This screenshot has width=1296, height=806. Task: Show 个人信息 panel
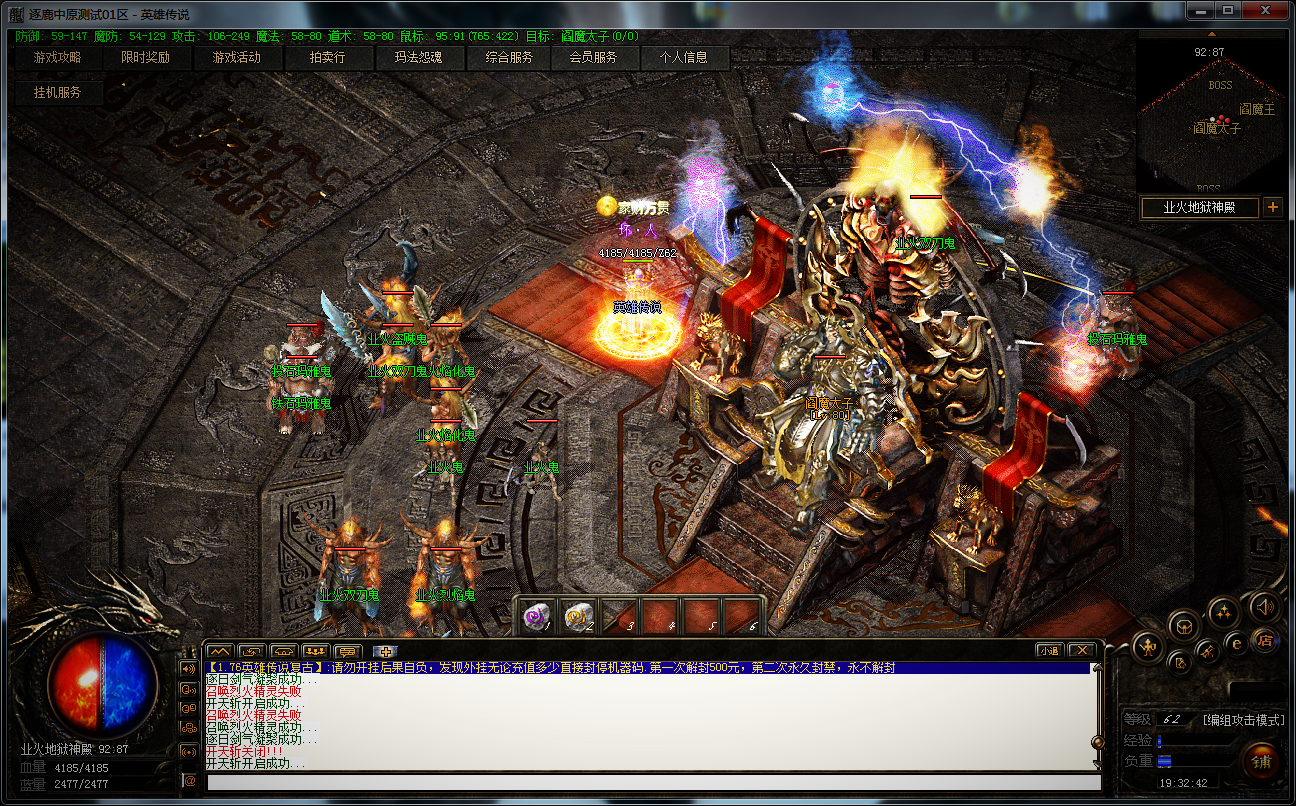(x=684, y=58)
